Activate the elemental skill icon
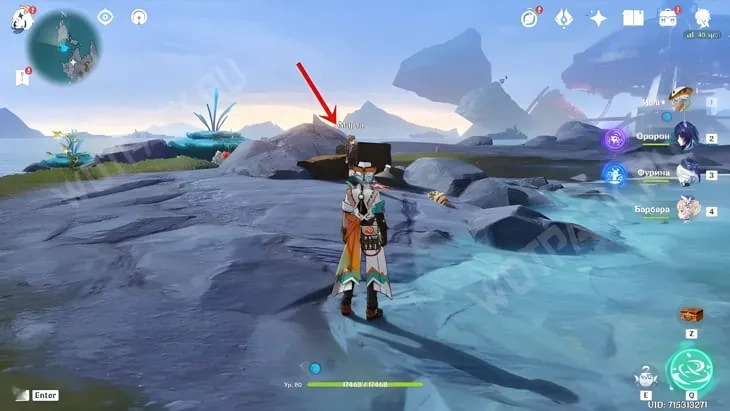The image size is (730, 411). 645,377
